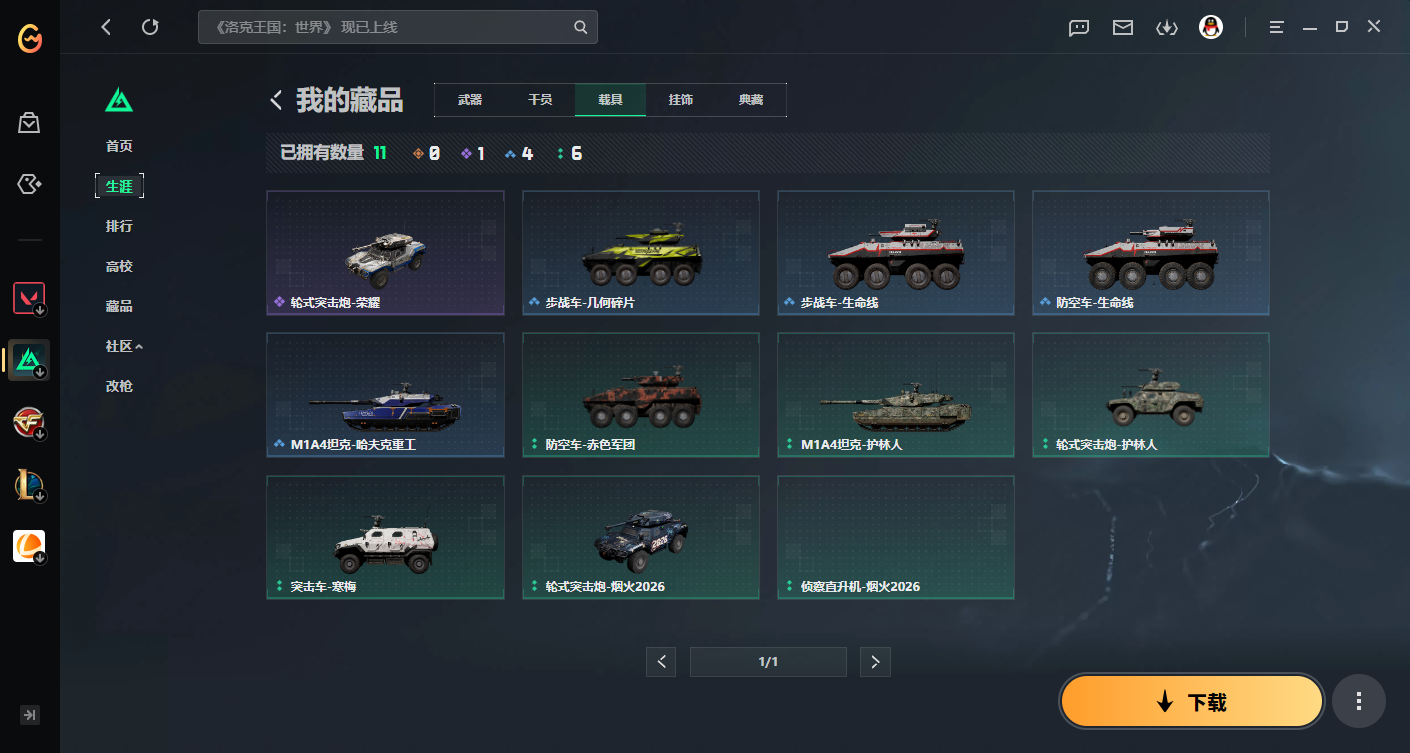Open the hamburger menu in title bar
Screen dimensions: 1410x753
[1276, 27]
